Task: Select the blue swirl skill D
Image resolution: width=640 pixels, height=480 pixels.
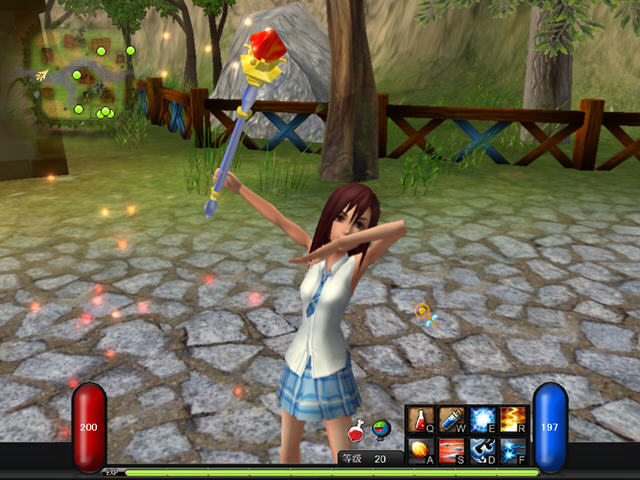Action: [482, 450]
